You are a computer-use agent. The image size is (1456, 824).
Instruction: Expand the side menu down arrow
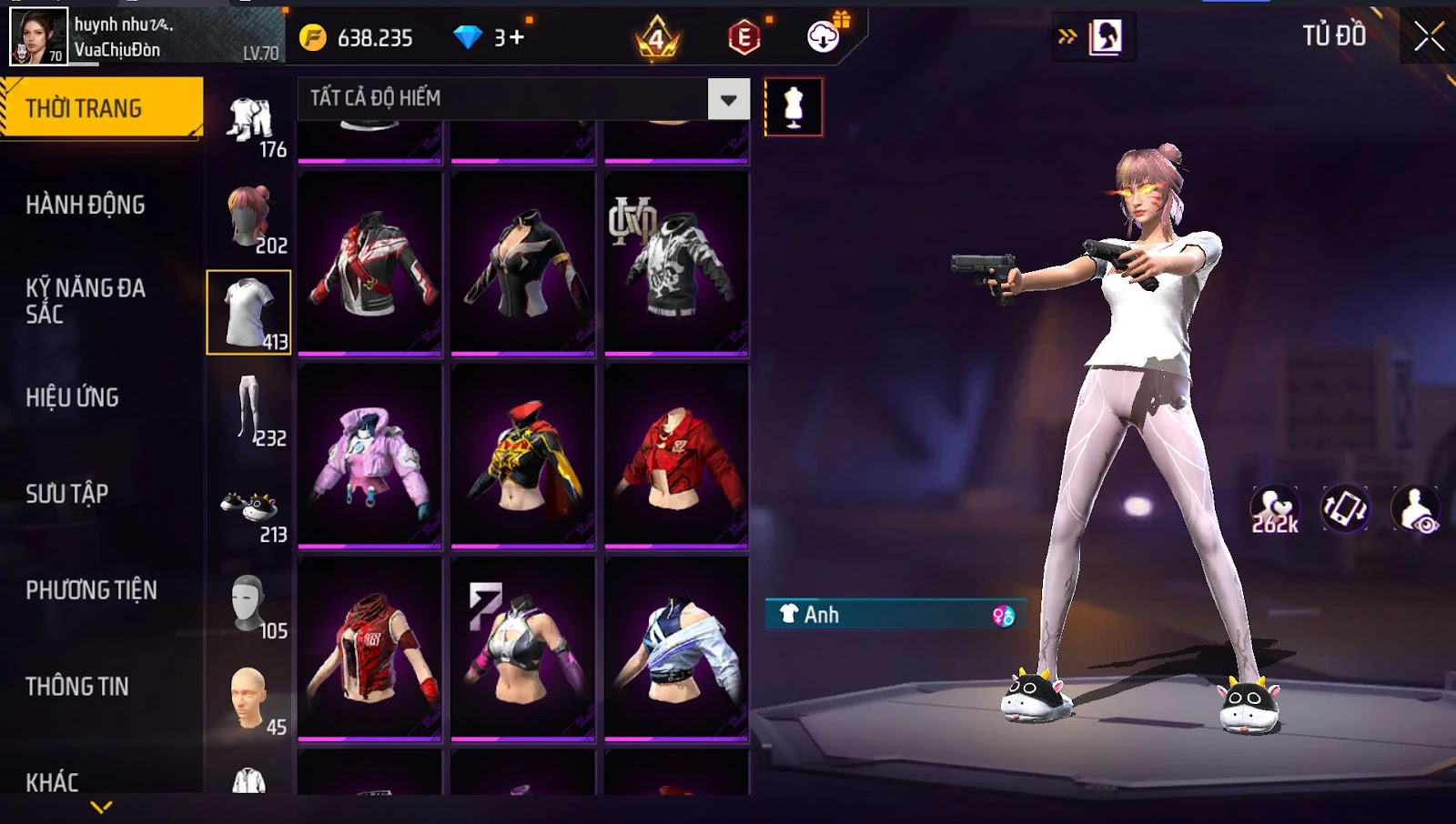101,807
